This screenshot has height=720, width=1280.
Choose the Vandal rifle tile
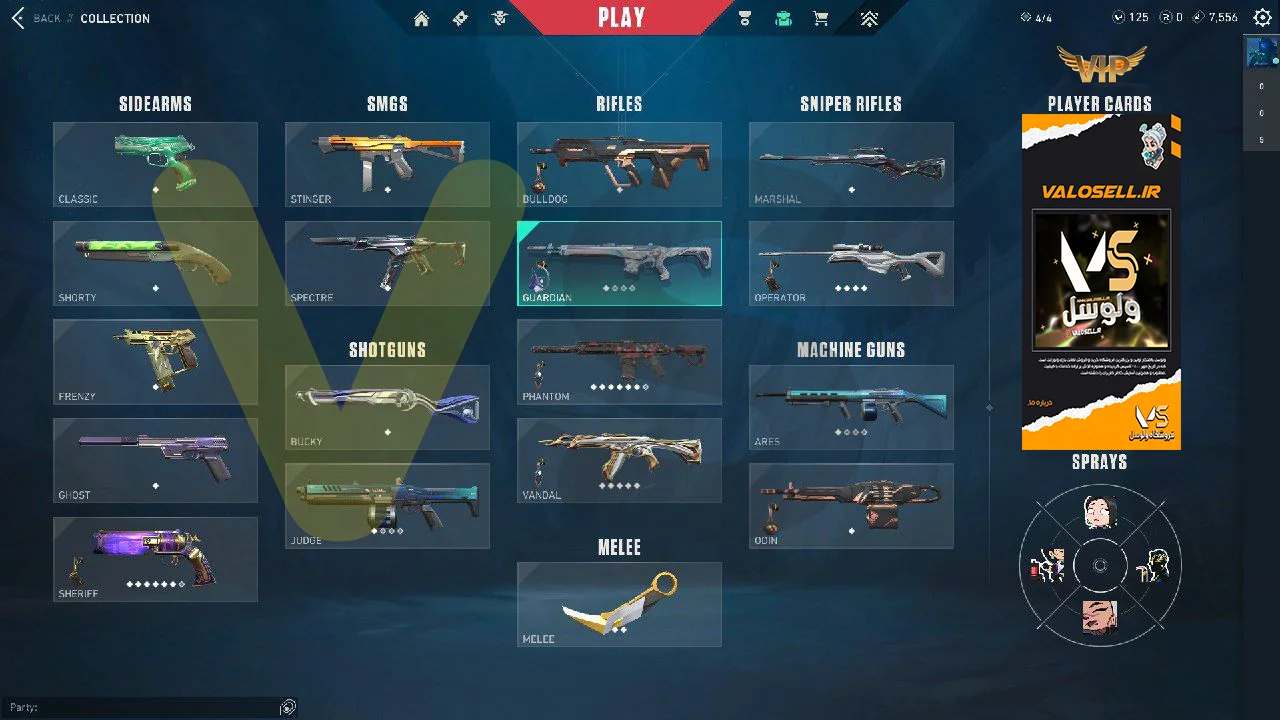(x=619, y=460)
